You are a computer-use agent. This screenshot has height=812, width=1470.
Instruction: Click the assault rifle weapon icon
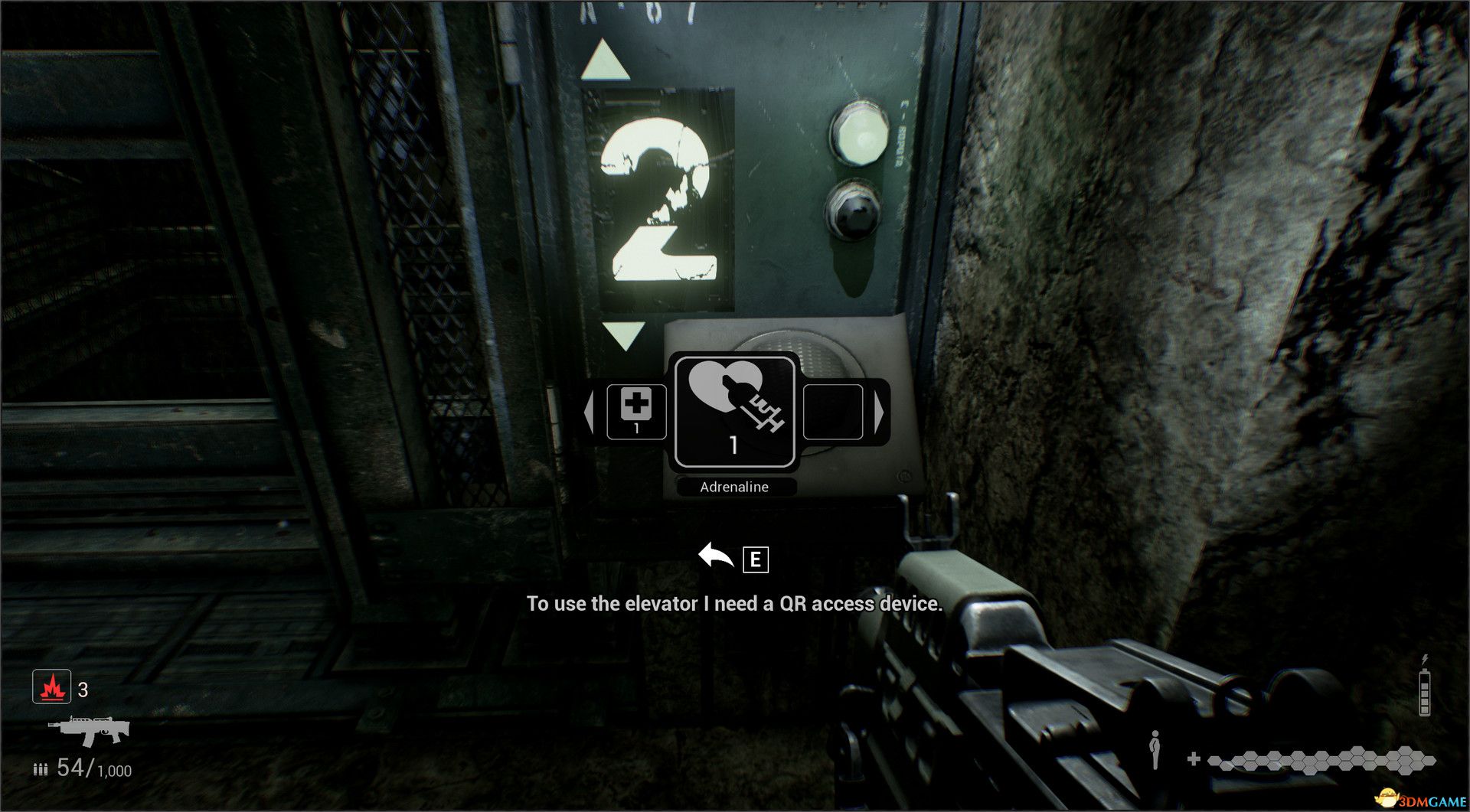coord(90,731)
